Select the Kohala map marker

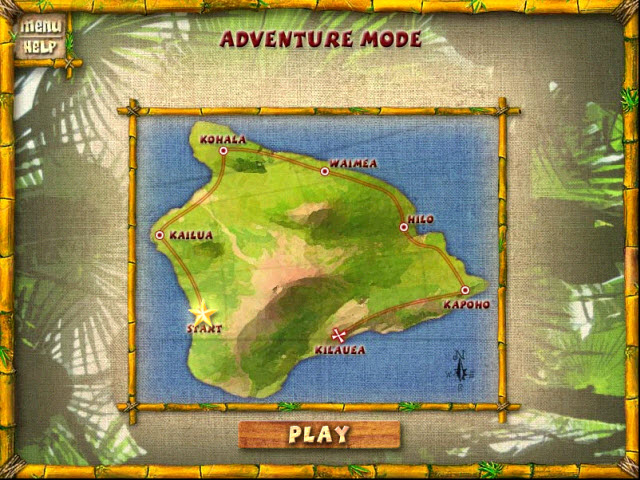[x=224, y=151]
